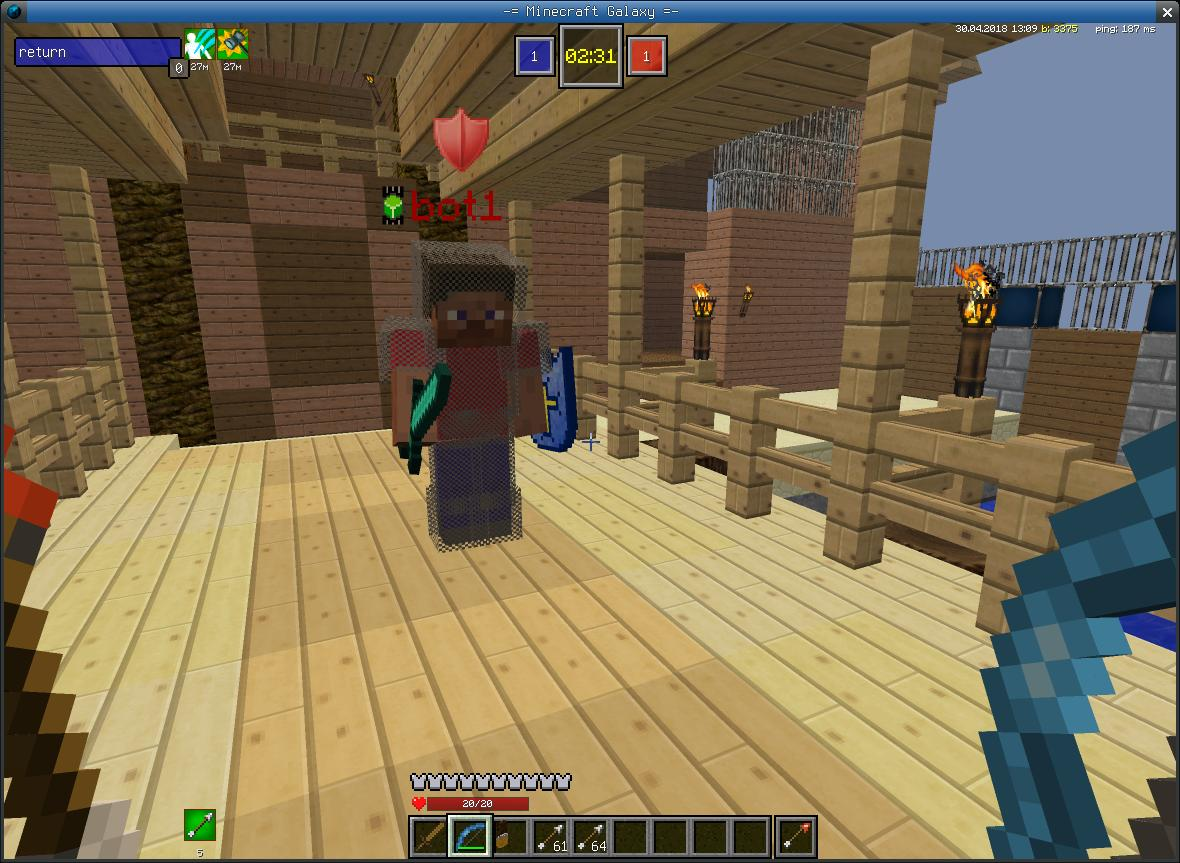
Task: Click the blue "return" bar
Action: click(97, 52)
